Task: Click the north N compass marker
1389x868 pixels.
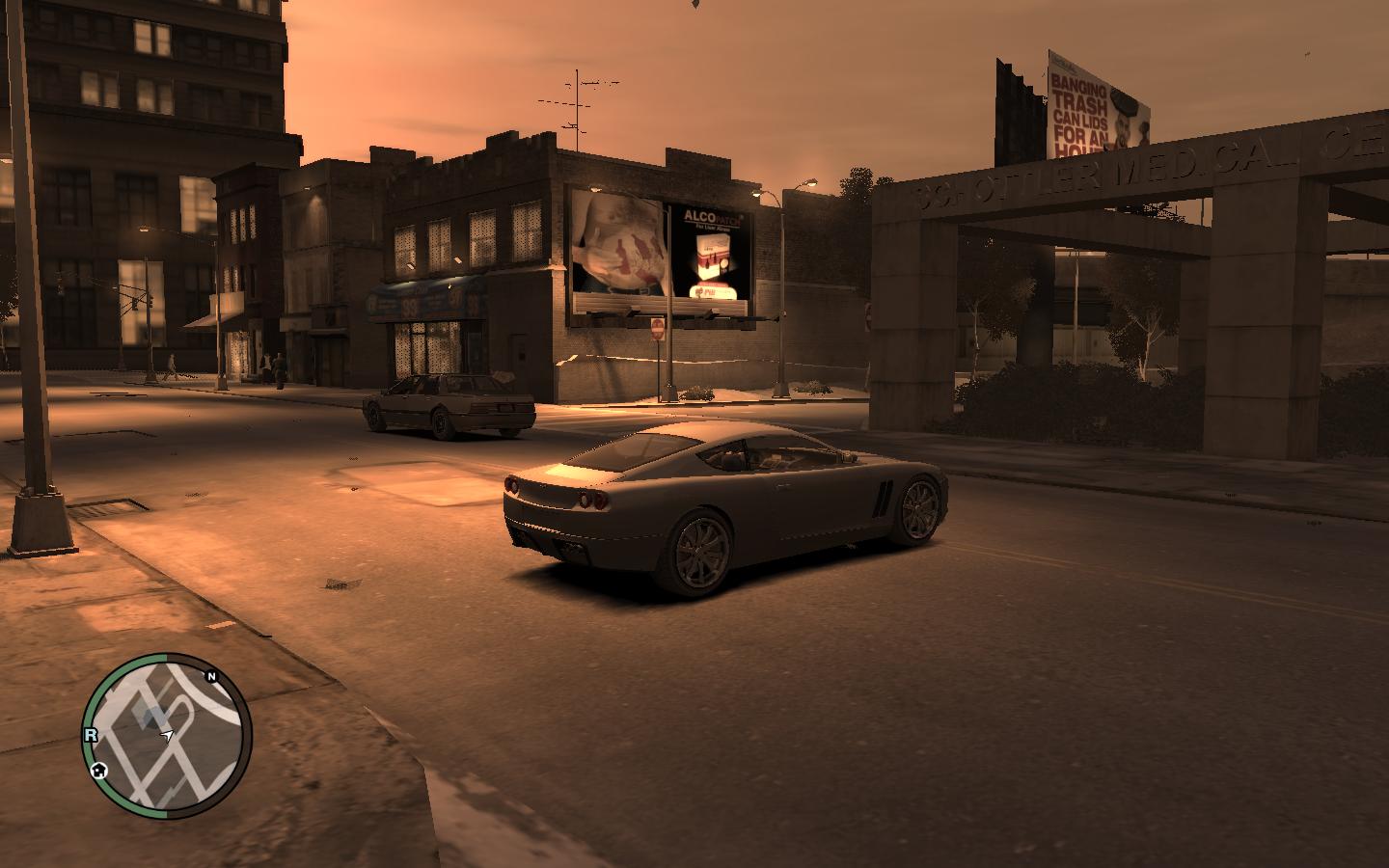Action: 210,677
